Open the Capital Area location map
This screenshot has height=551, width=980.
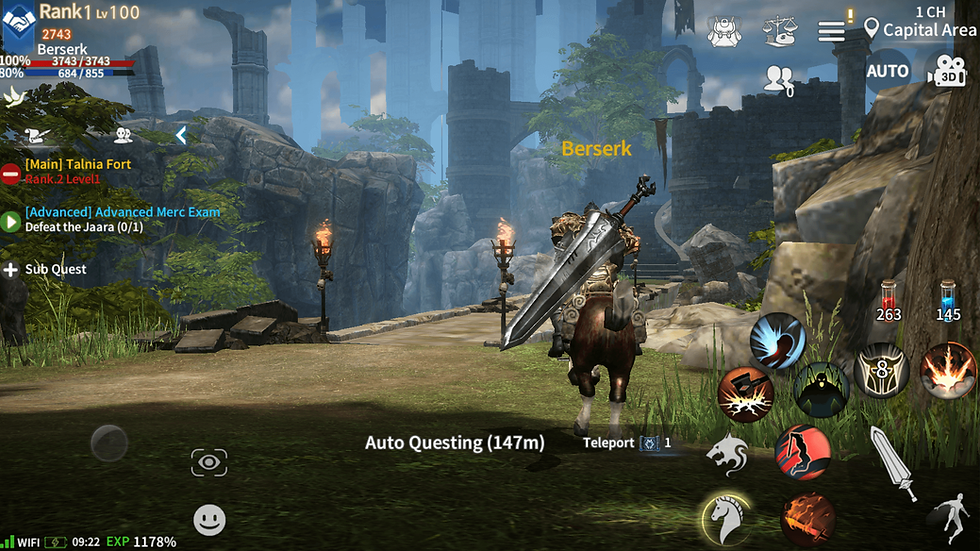(920, 30)
